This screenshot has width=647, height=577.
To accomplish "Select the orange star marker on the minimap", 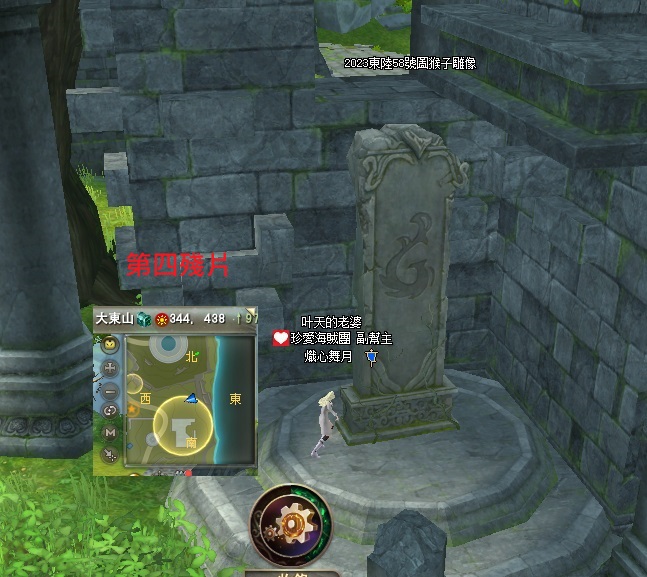I will point(132,409).
